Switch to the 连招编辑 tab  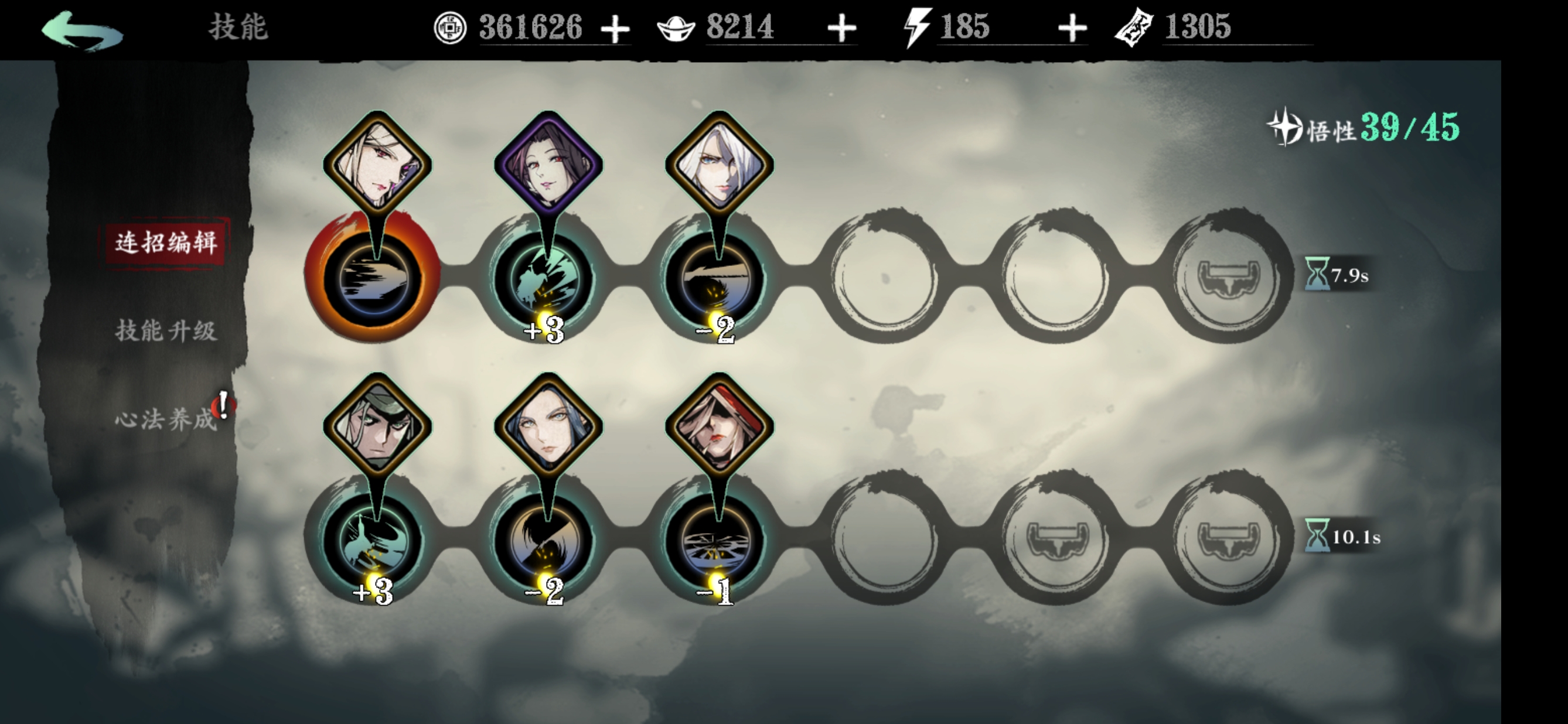pos(166,243)
